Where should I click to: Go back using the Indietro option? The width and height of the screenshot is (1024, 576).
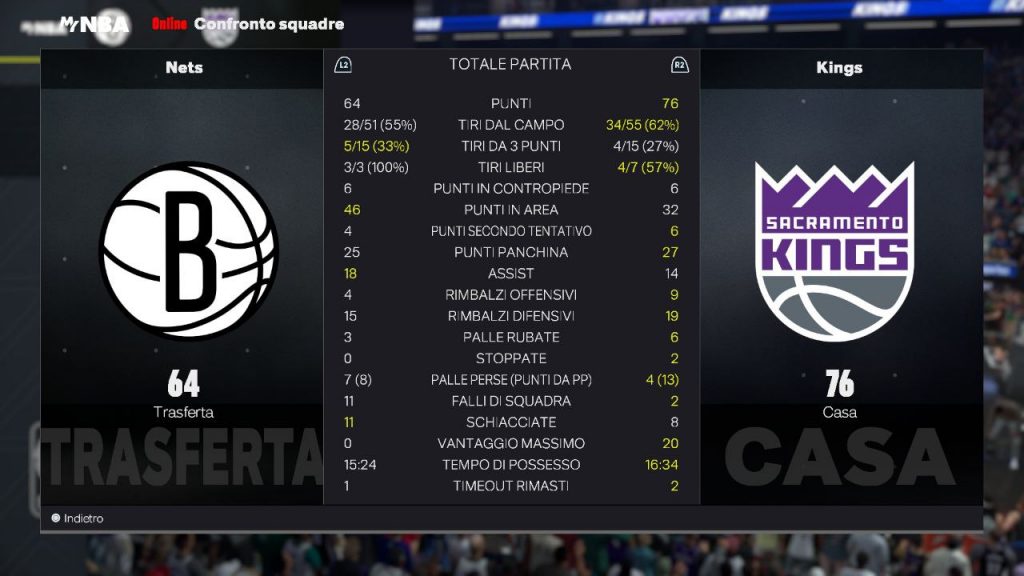pyautogui.click(x=78, y=518)
